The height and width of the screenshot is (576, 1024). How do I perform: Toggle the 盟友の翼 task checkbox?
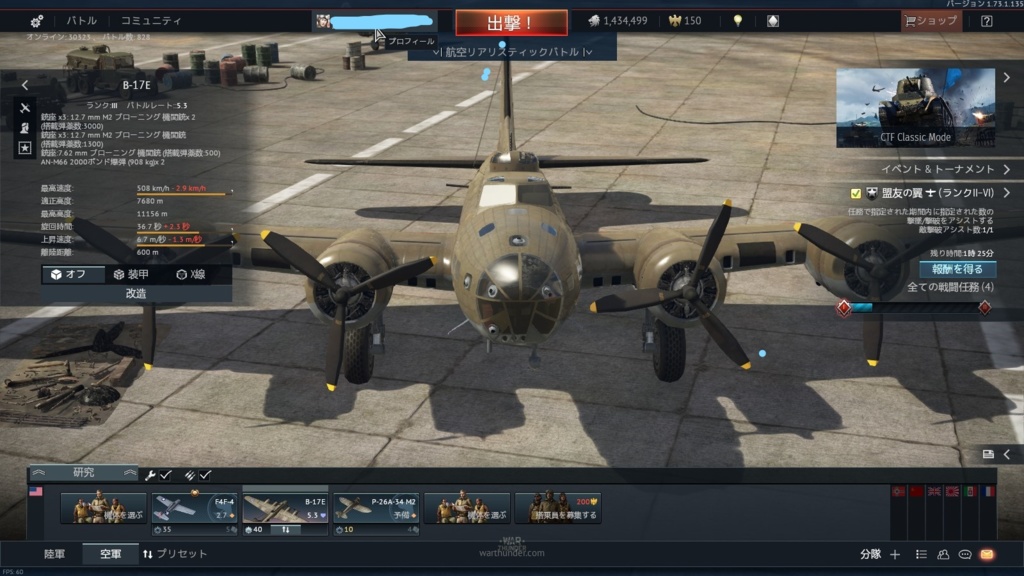856,193
